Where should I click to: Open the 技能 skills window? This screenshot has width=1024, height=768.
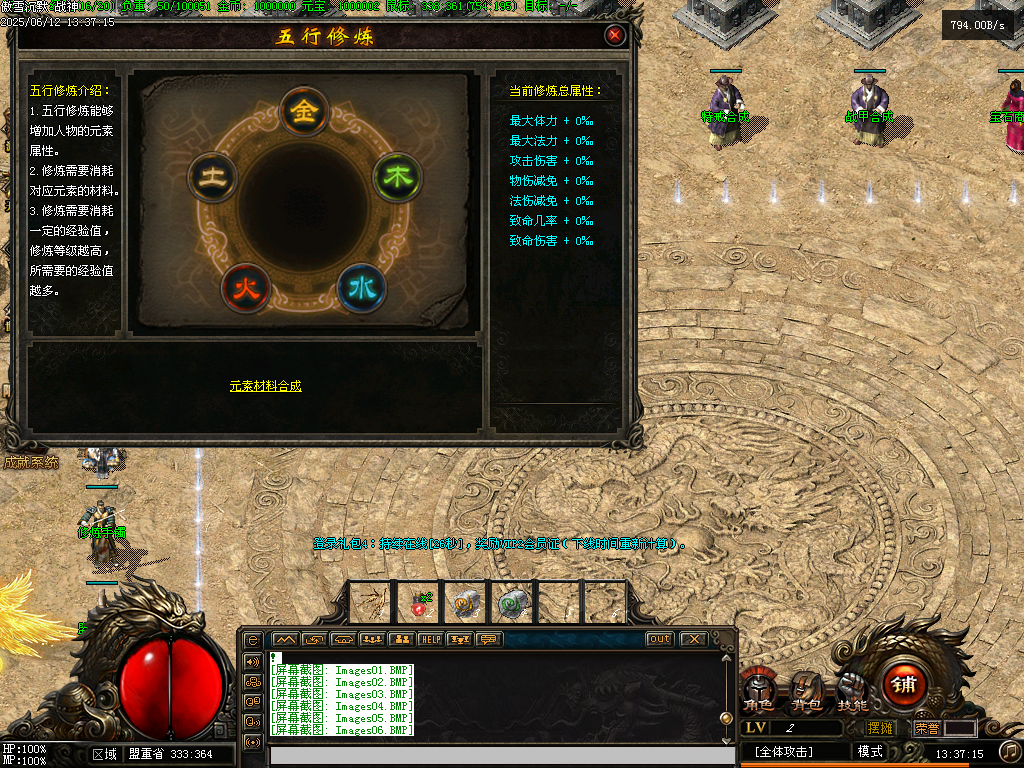pyautogui.click(x=852, y=692)
